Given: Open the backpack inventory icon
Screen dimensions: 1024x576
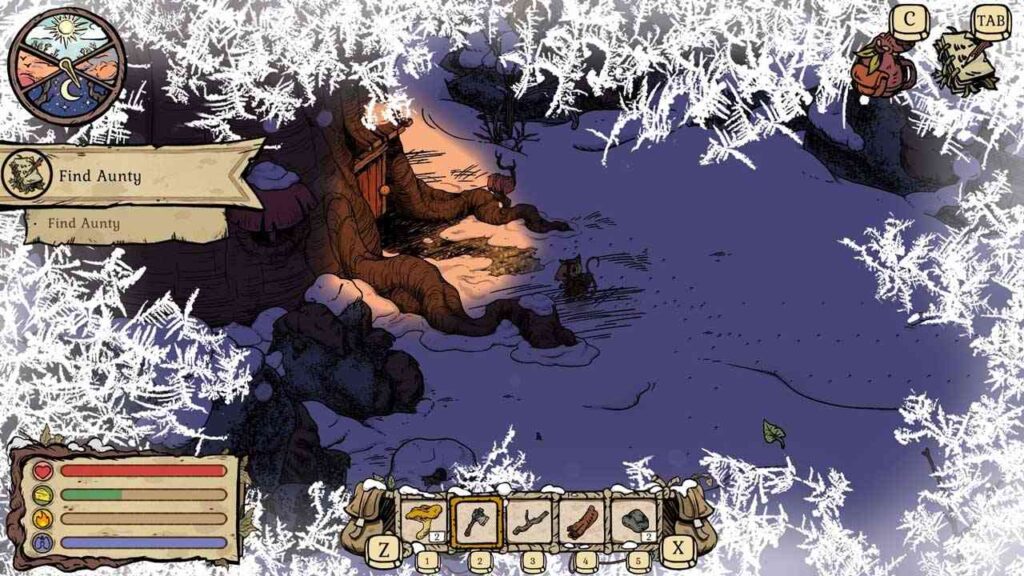Looking at the screenshot, I should click(x=880, y=66).
